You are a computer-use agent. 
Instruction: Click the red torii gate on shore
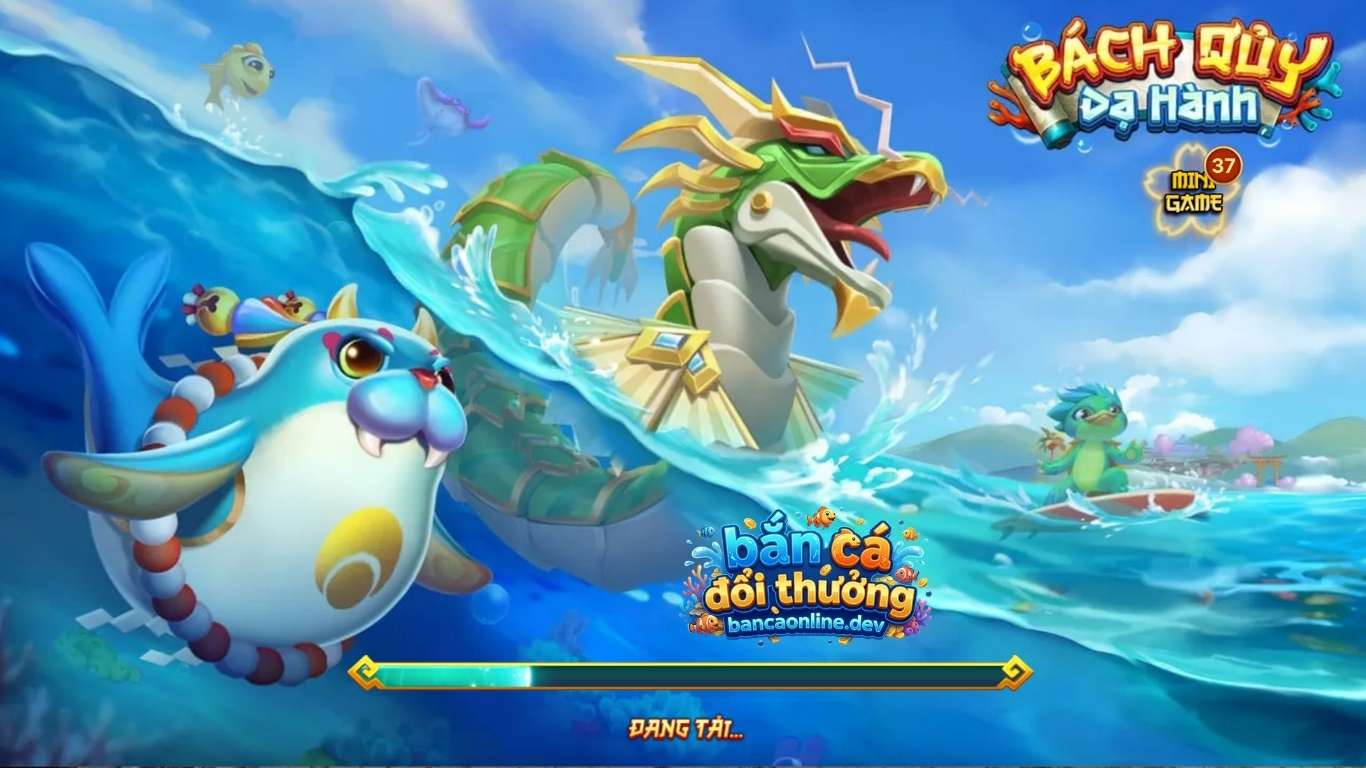[1266, 470]
